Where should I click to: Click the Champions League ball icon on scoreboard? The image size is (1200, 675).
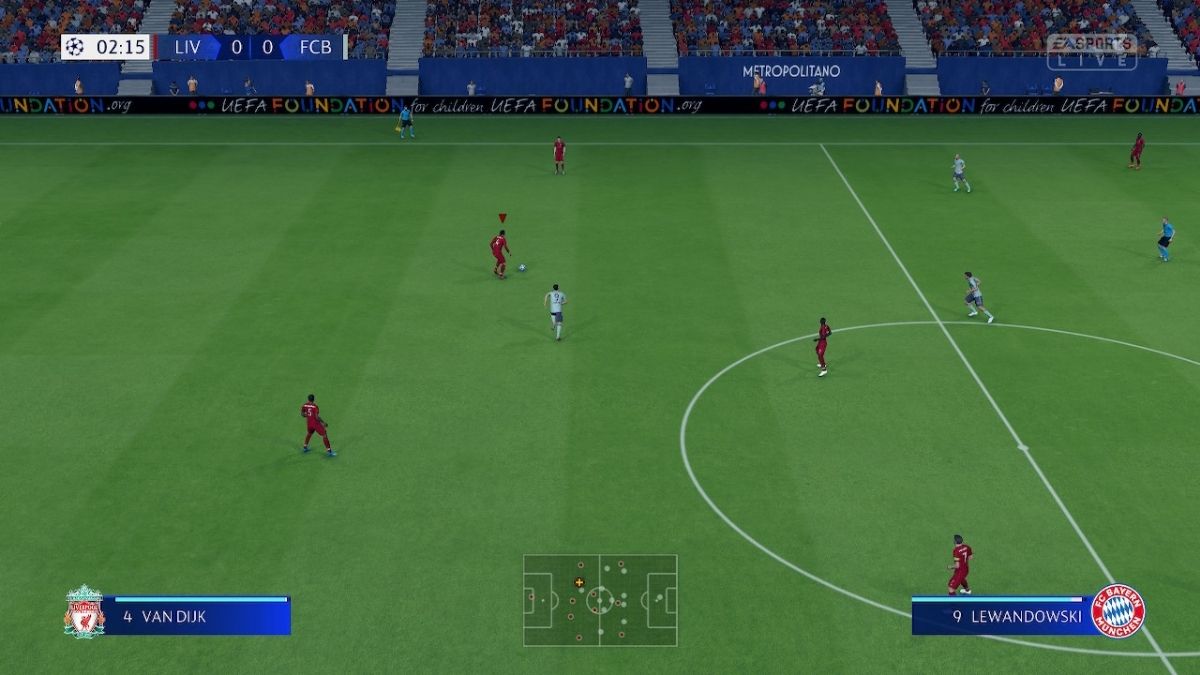tap(75, 47)
